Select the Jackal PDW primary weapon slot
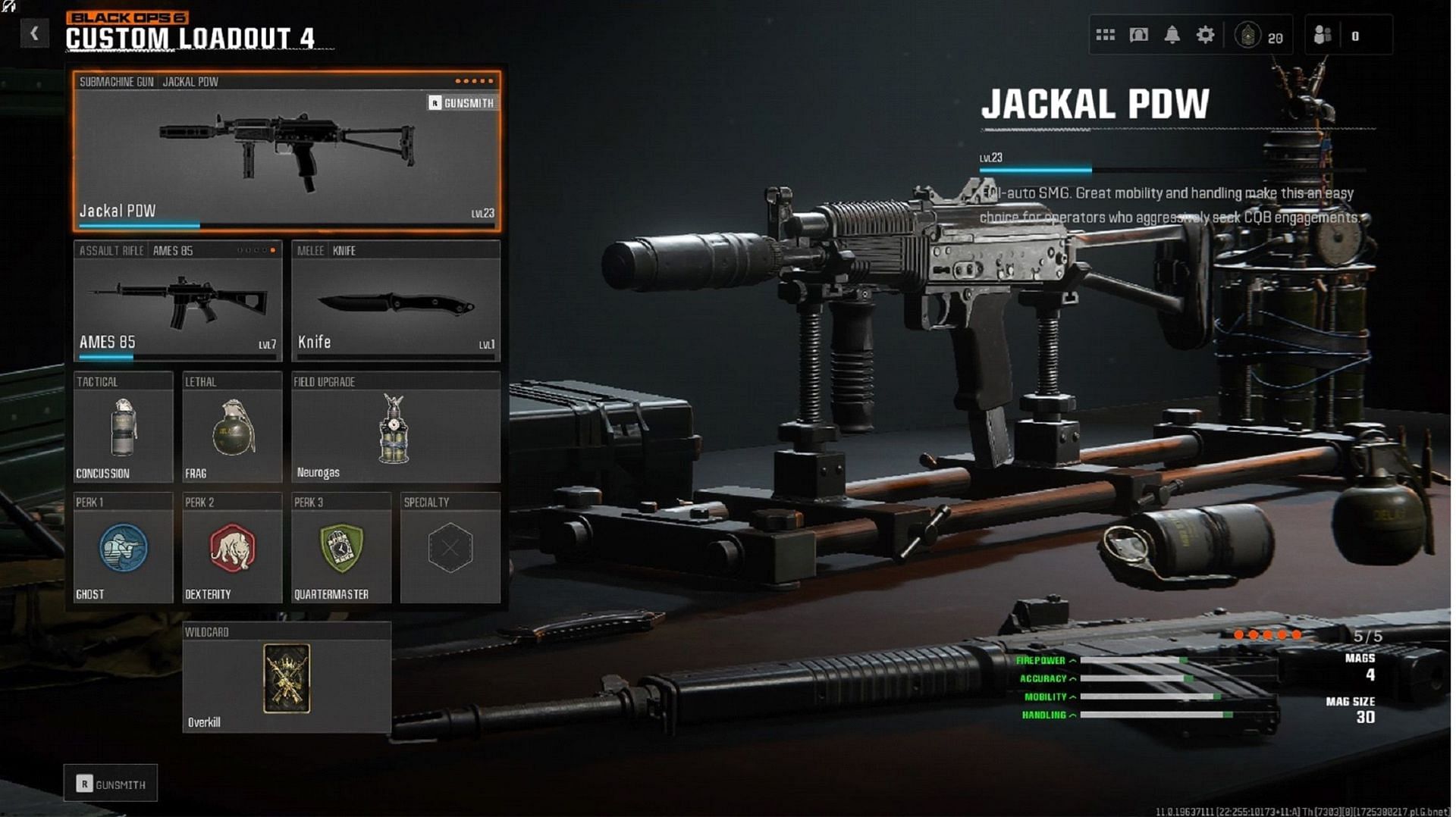1456x817 pixels. point(287,152)
